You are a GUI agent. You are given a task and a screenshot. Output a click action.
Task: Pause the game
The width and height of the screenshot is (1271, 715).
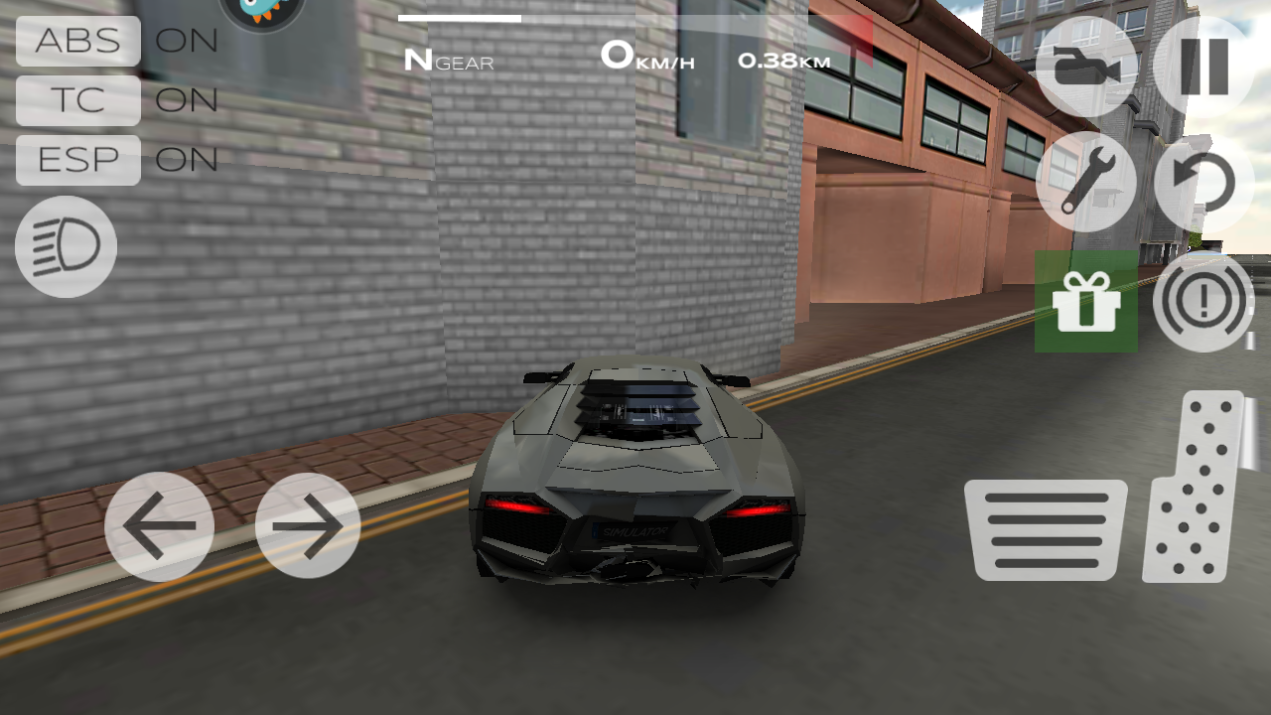(x=1203, y=66)
